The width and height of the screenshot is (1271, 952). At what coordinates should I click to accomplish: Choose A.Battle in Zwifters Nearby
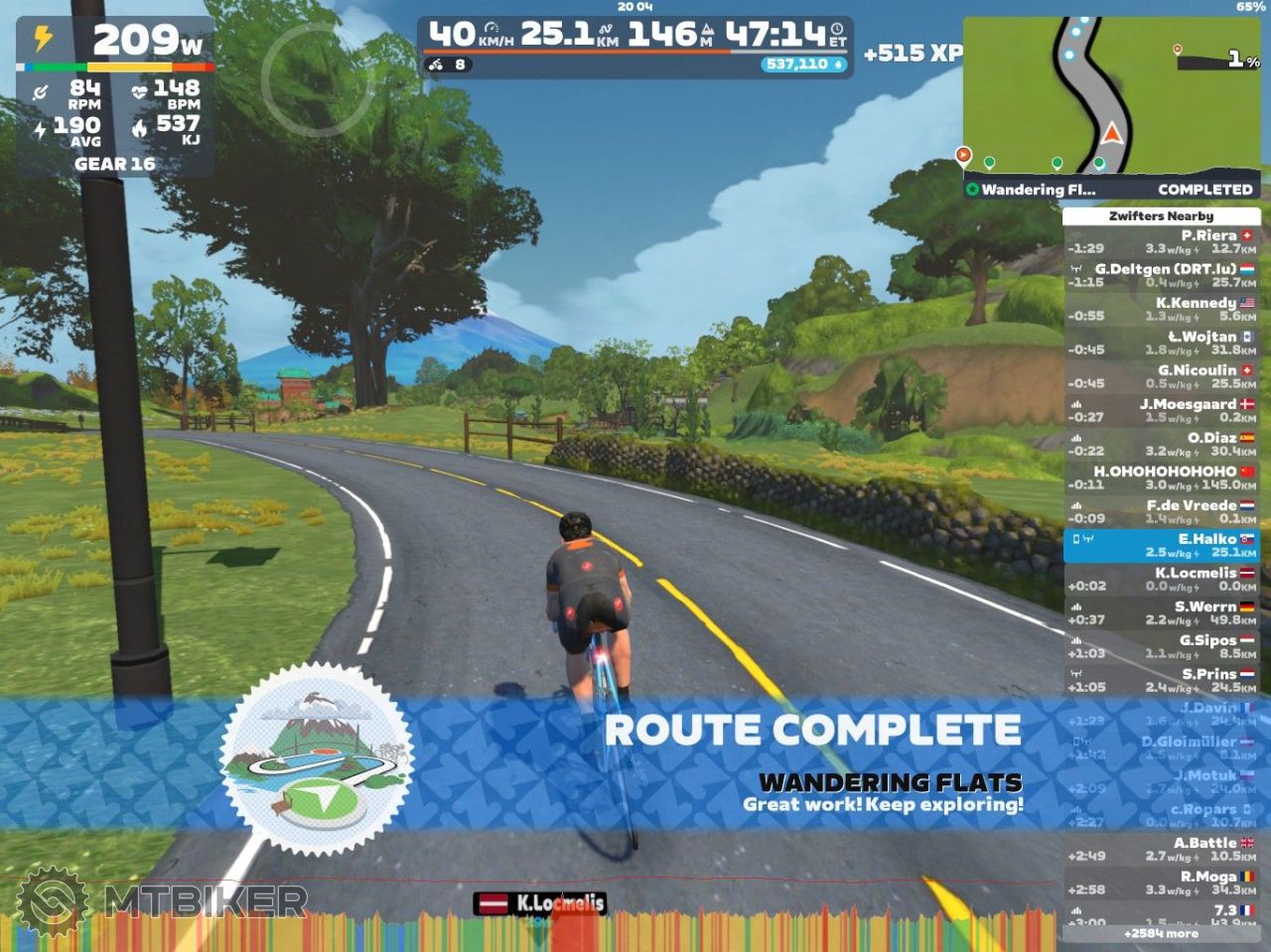pyautogui.click(x=1161, y=850)
